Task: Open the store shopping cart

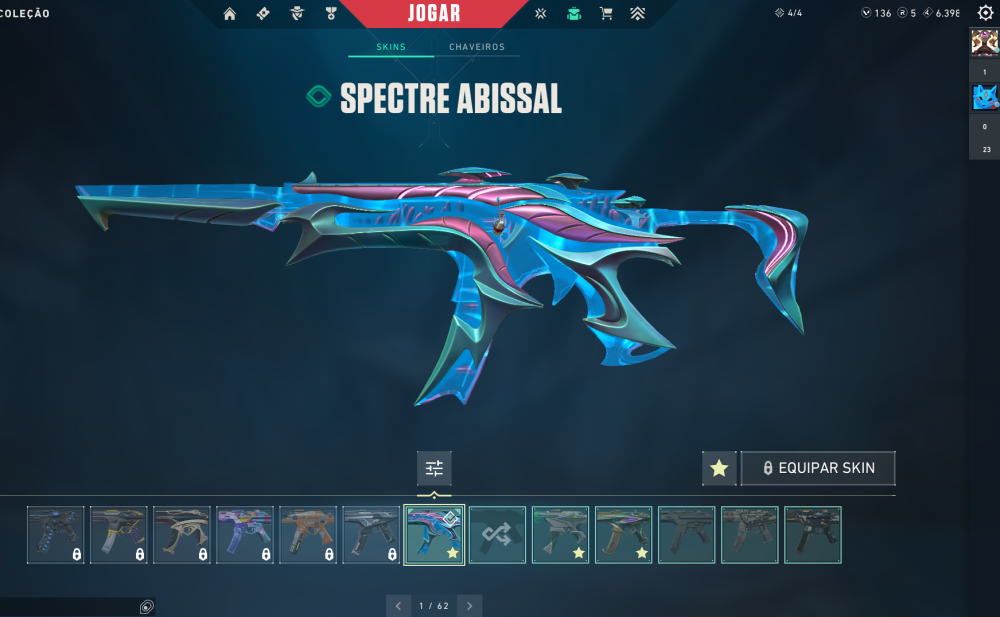Action: 605,14
